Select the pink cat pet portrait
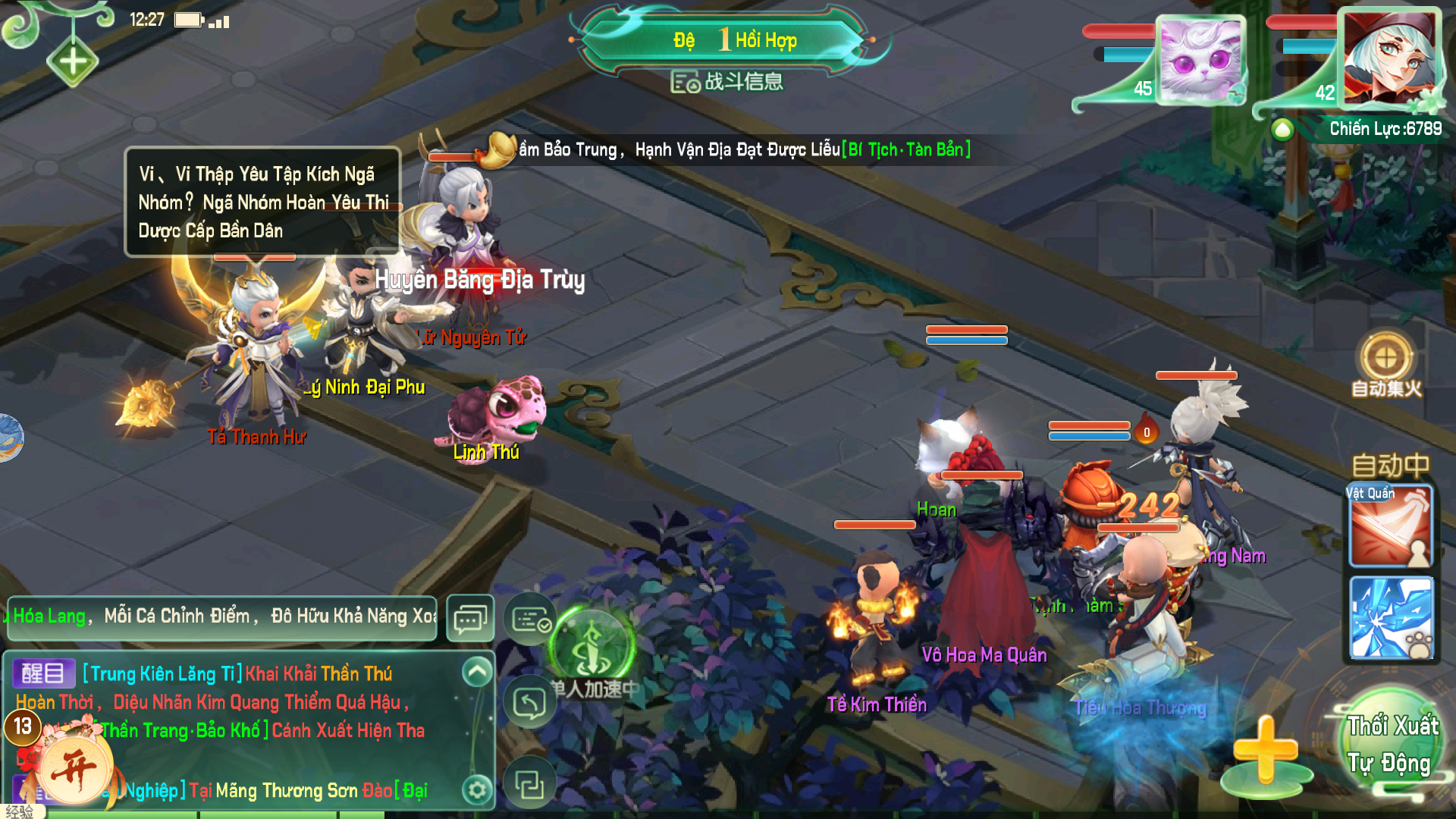 click(x=1201, y=60)
